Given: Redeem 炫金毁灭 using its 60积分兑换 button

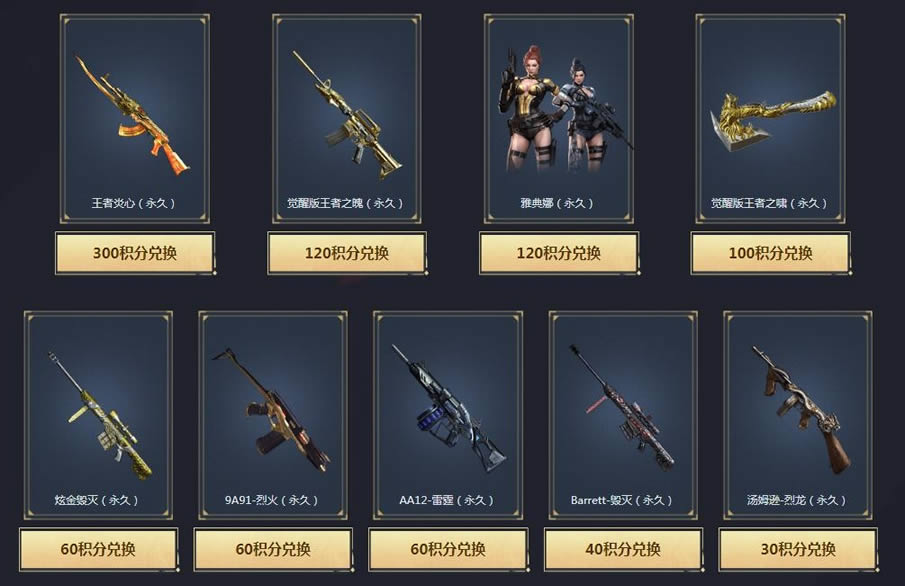Looking at the screenshot, I should 98,549.
